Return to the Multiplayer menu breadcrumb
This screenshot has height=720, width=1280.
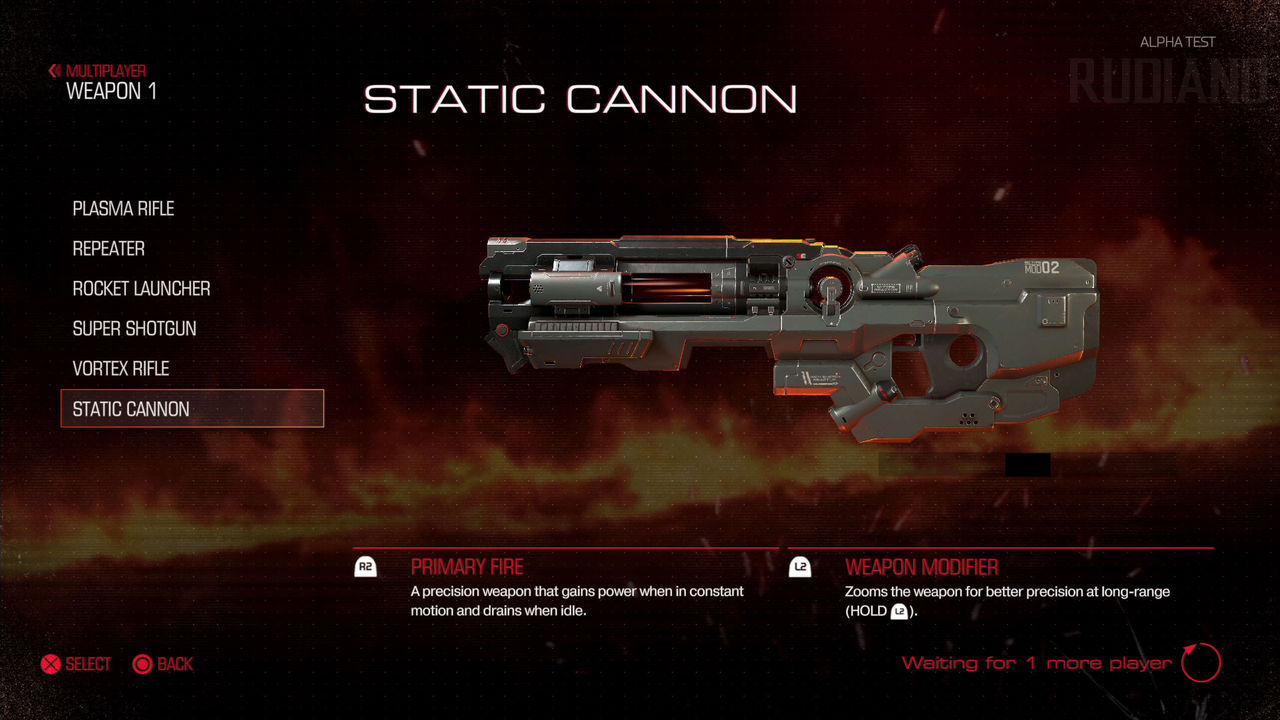click(98, 71)
